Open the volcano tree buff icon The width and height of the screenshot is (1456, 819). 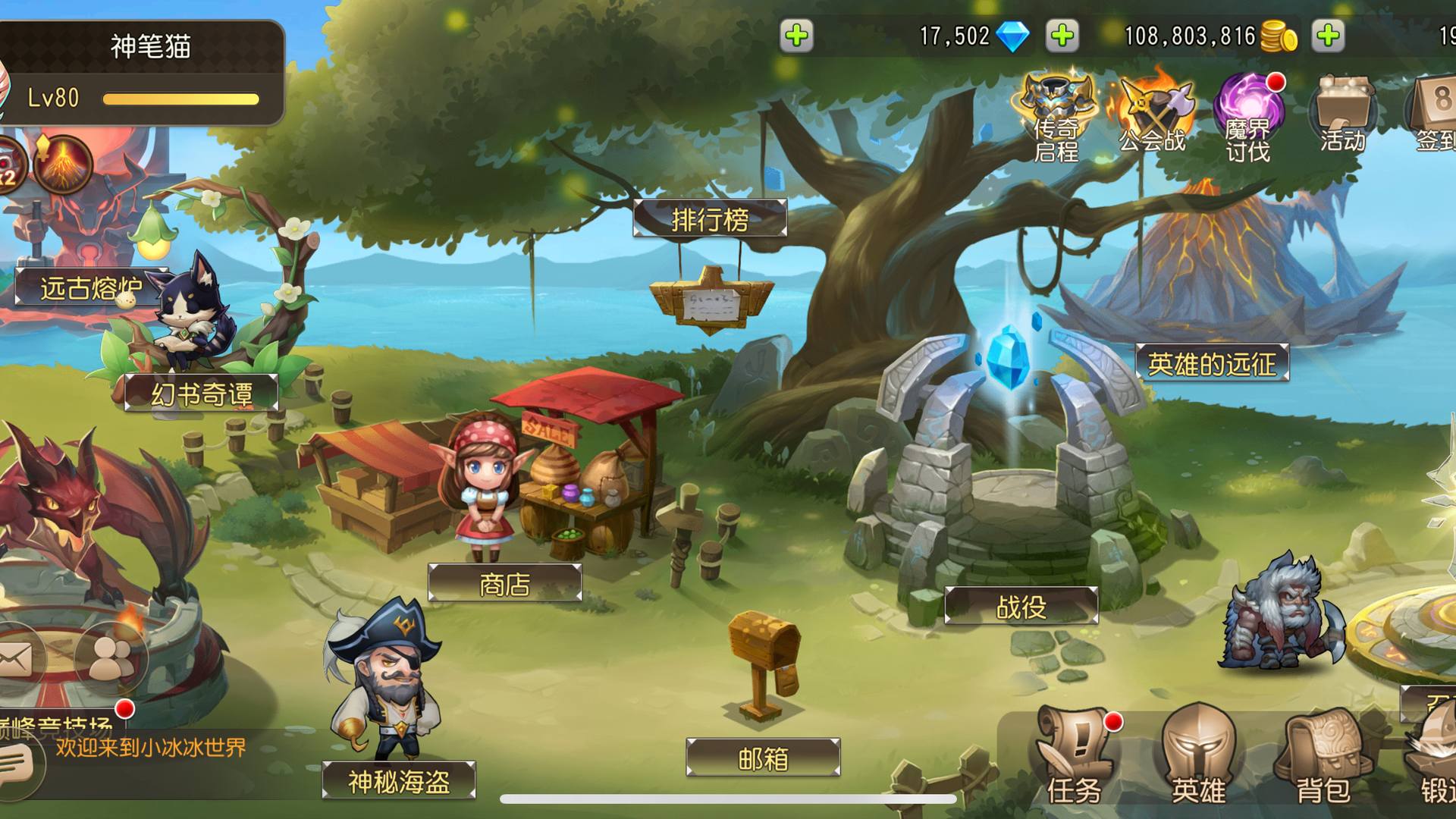(x=64, y=164)
